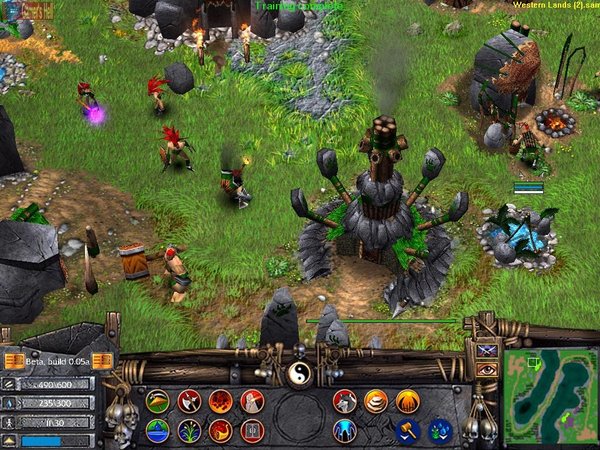Choose the battle axe command icon

coord(189,401)
